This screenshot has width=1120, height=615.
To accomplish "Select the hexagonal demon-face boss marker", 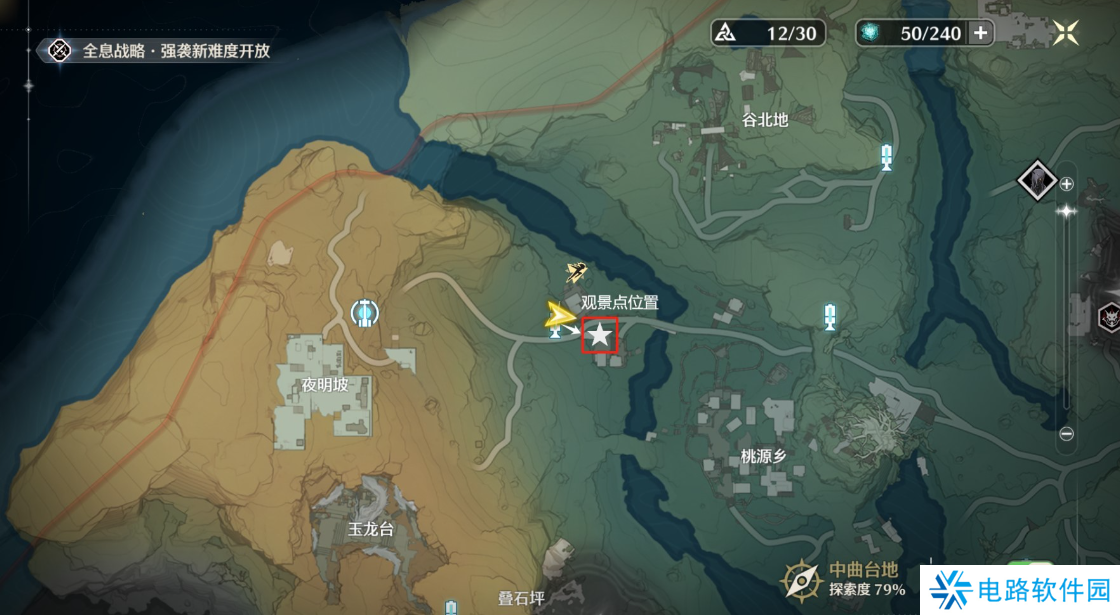I will 1109,318.
